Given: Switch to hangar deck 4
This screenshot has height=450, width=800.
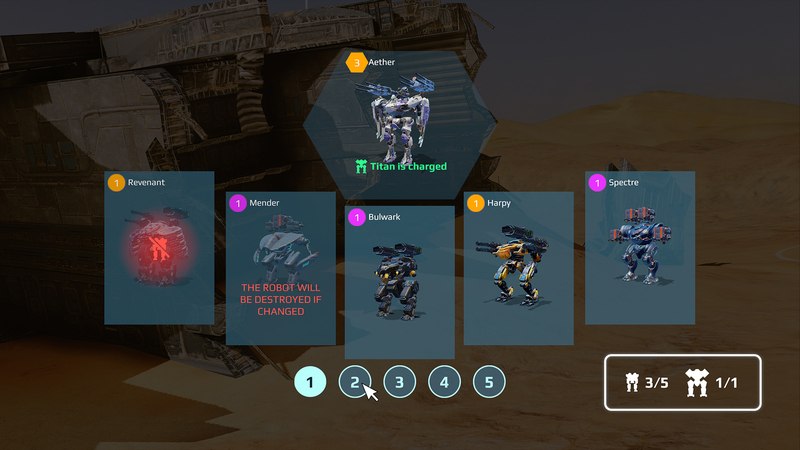Looking at the screenshot, I should [444, 381].
